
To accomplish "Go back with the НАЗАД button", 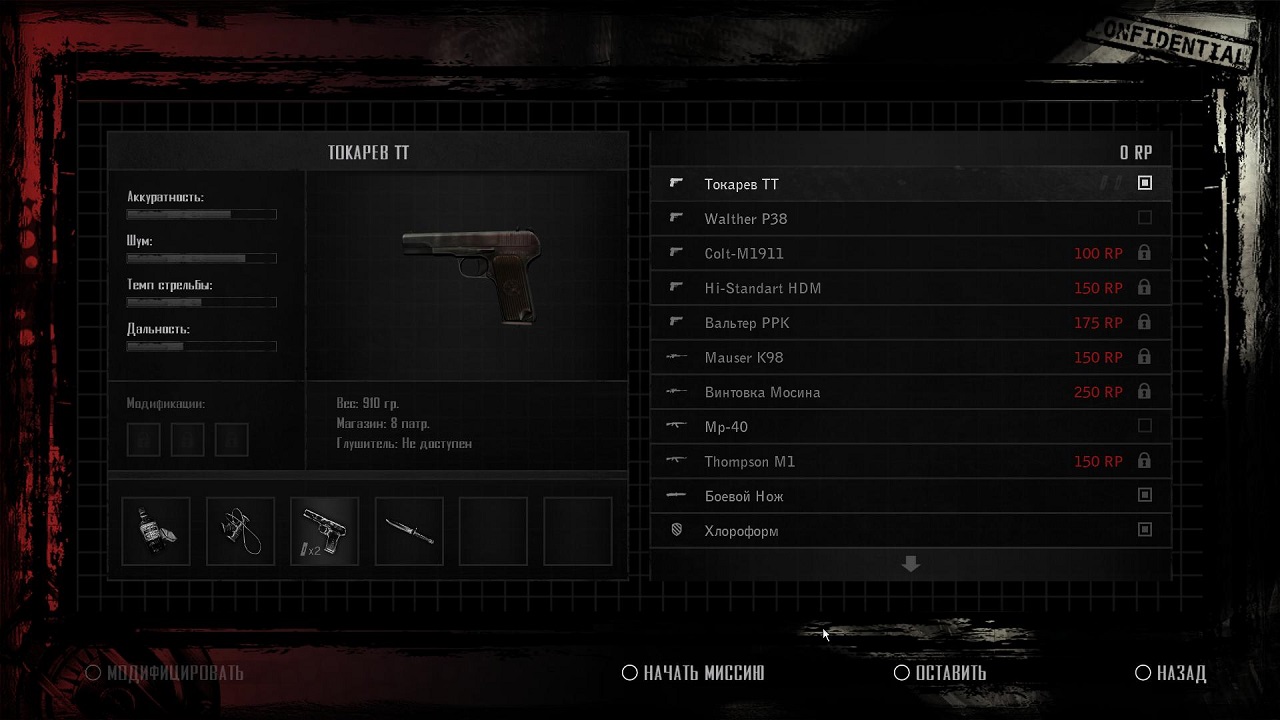I will click(1171, 673).
